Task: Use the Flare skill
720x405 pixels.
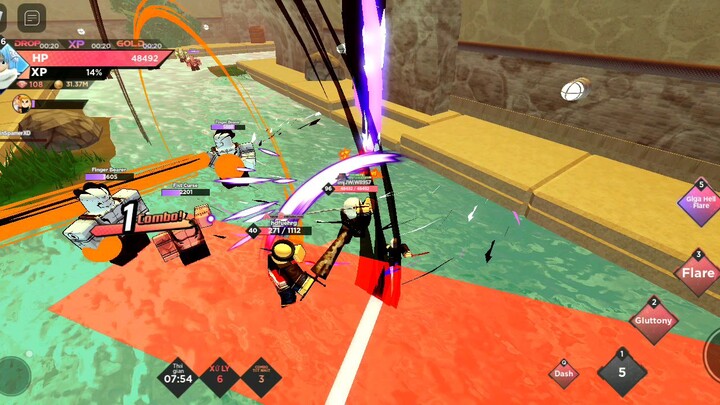Action: point(697,272)
